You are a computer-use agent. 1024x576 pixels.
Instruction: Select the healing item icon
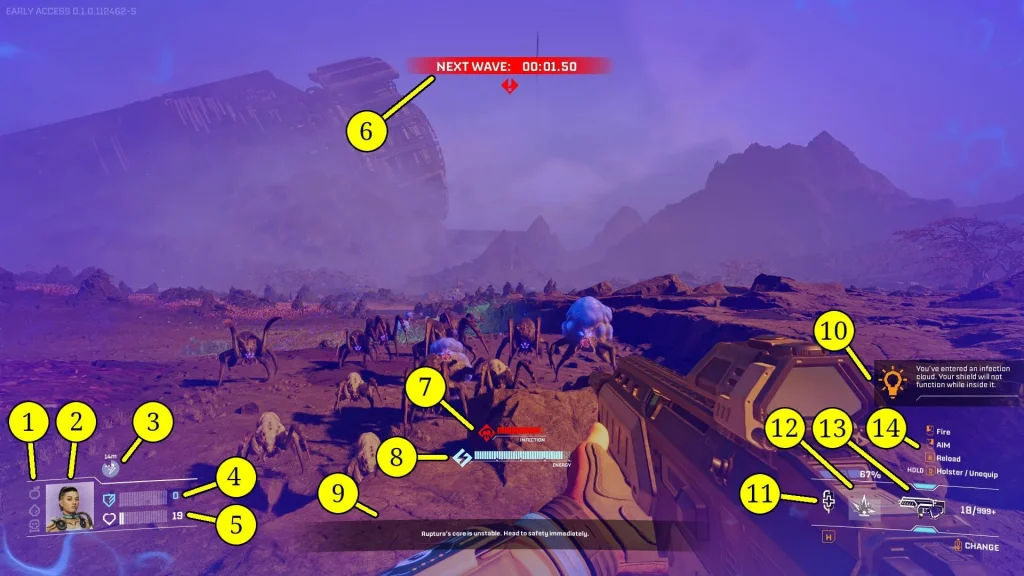(828, 502)
